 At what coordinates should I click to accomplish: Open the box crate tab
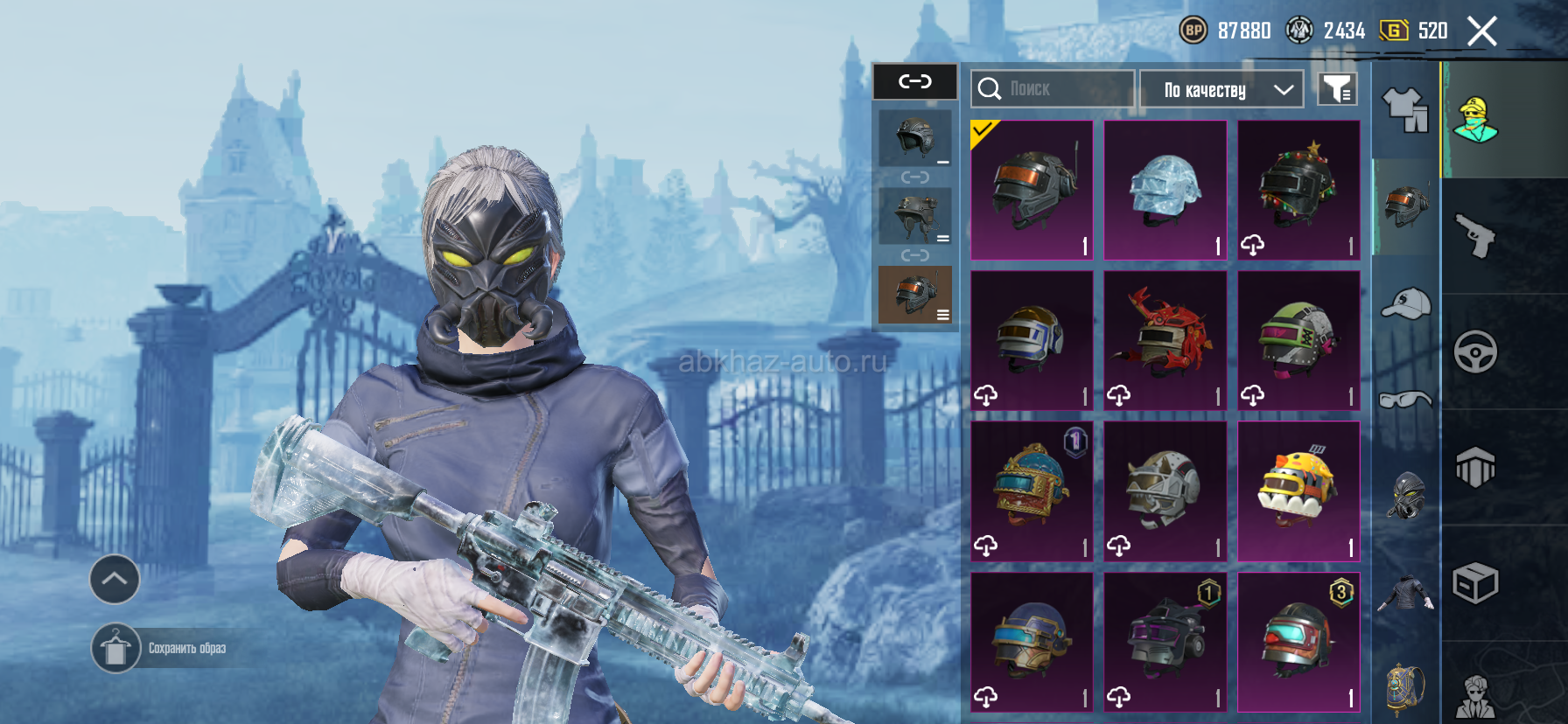(1475, 583)
